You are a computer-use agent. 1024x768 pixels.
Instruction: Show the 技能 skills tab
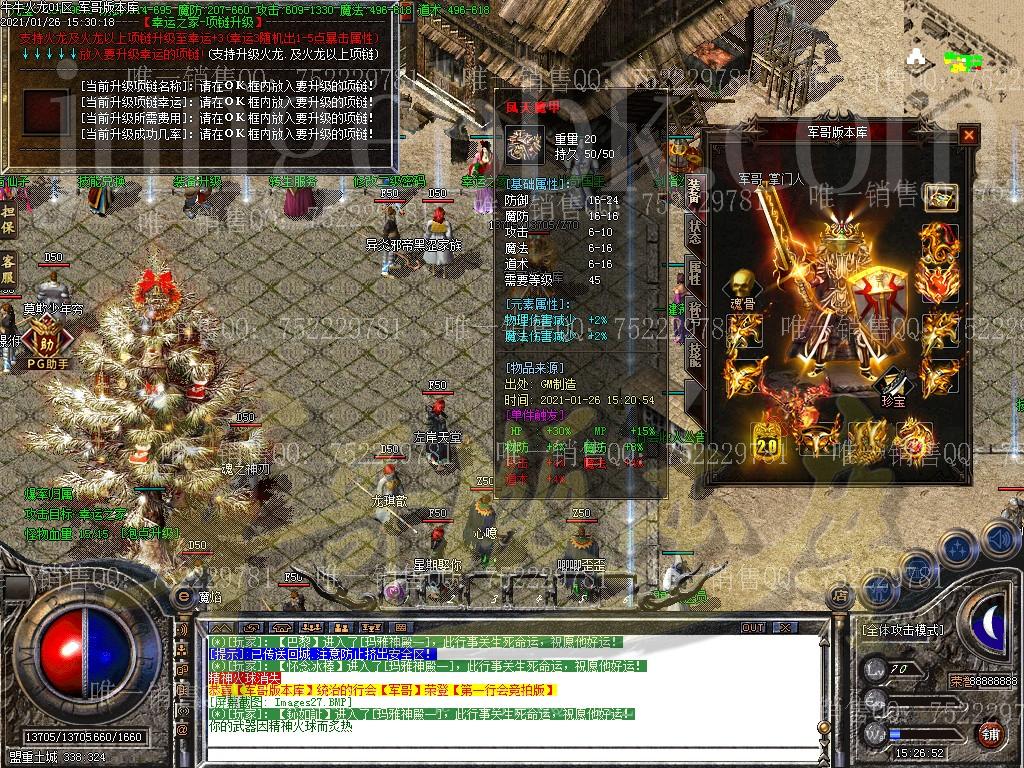[x=694, y=352]
